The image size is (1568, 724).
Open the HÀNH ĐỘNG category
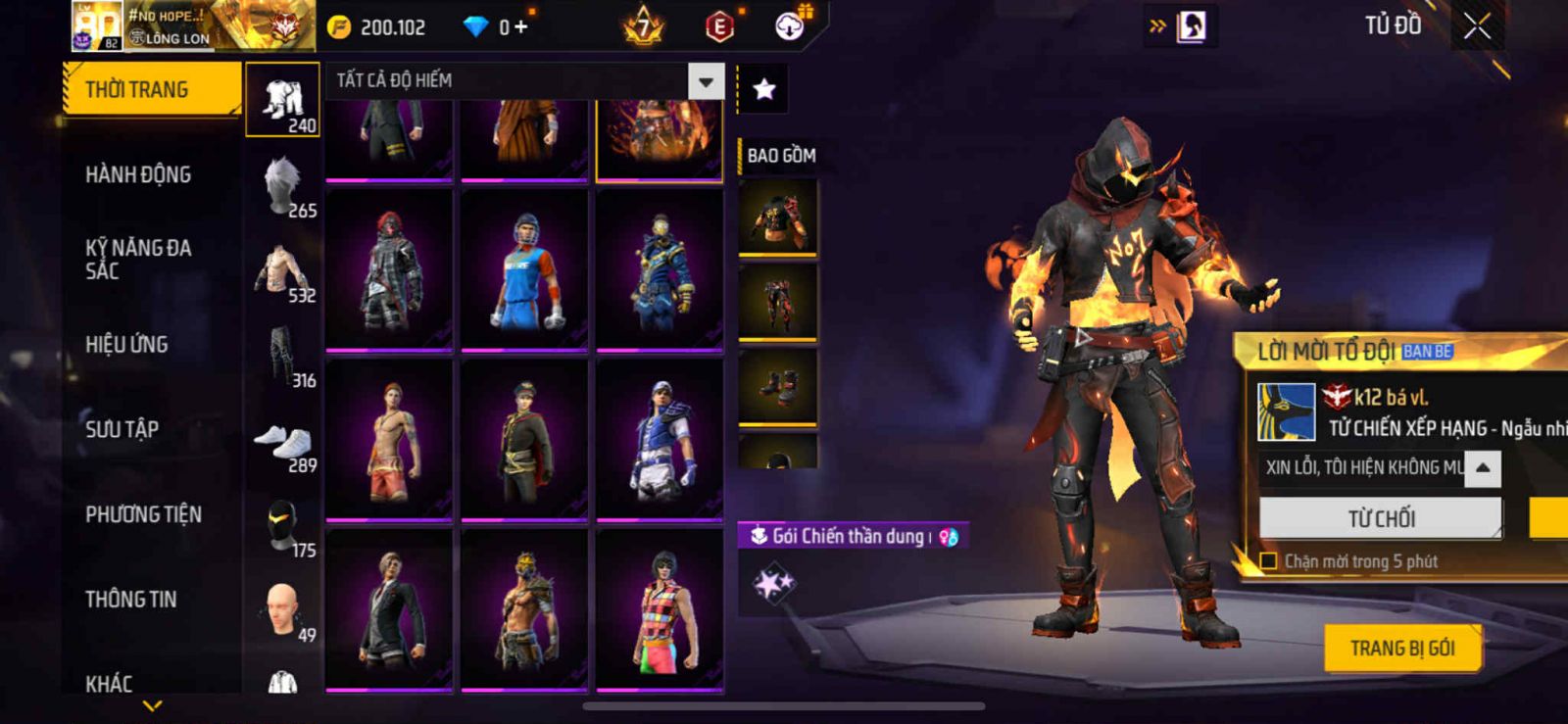click(x=138, y=175)
